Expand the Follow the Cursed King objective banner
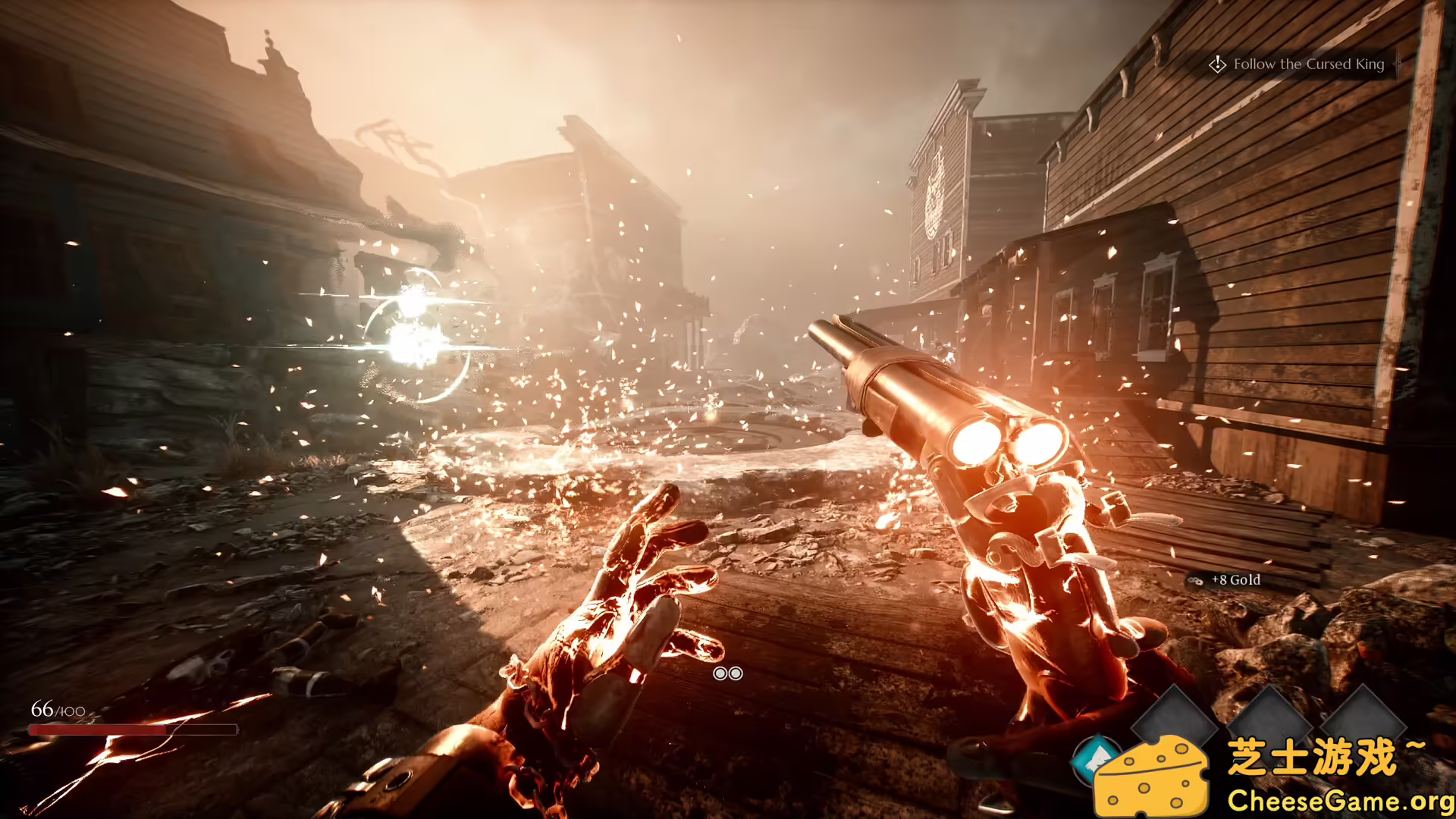Image resolution: width=1456 pixels, height=819 pixels. pyautogui.click(x=1308, y=64)
